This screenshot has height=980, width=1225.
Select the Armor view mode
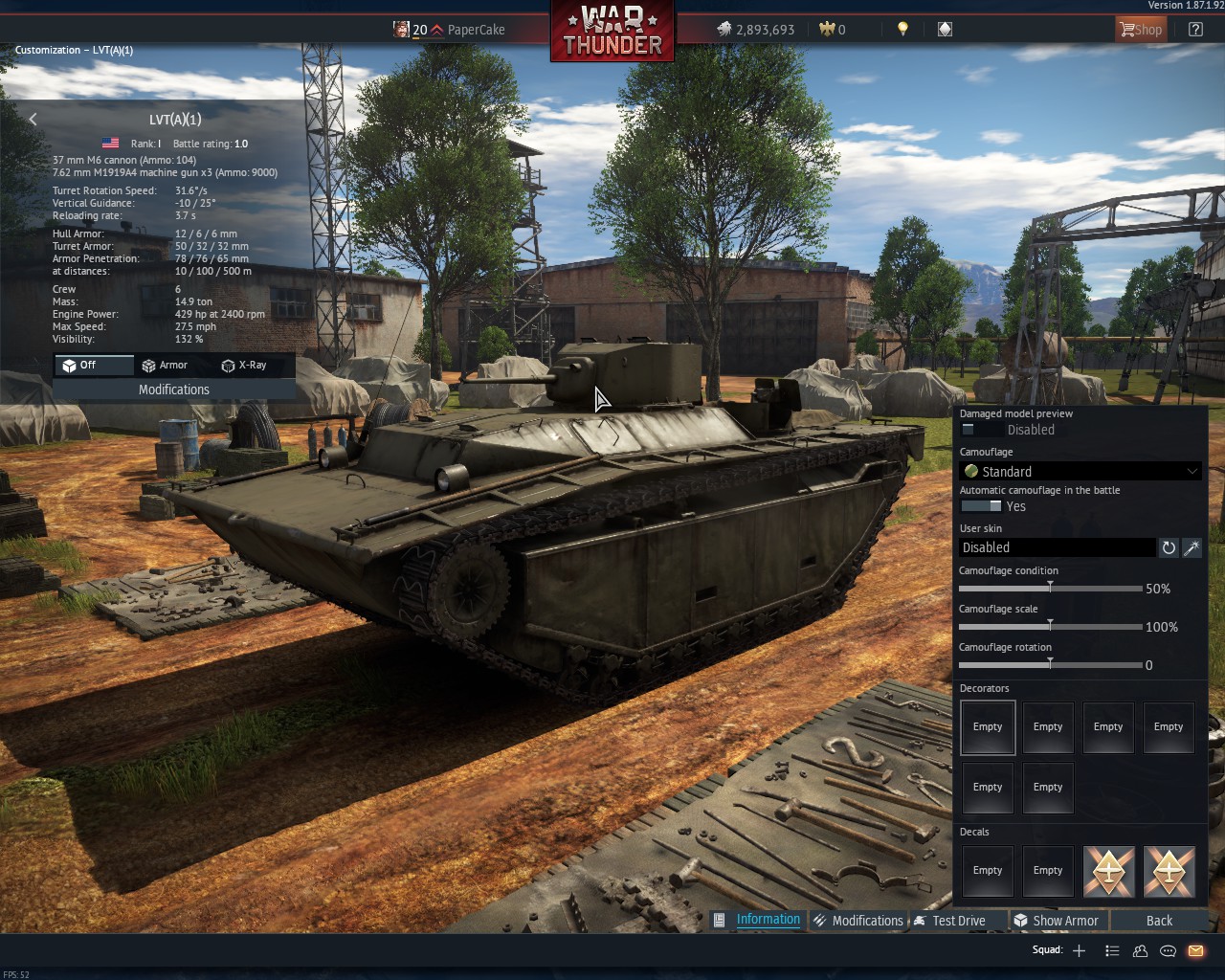(165, 366)
